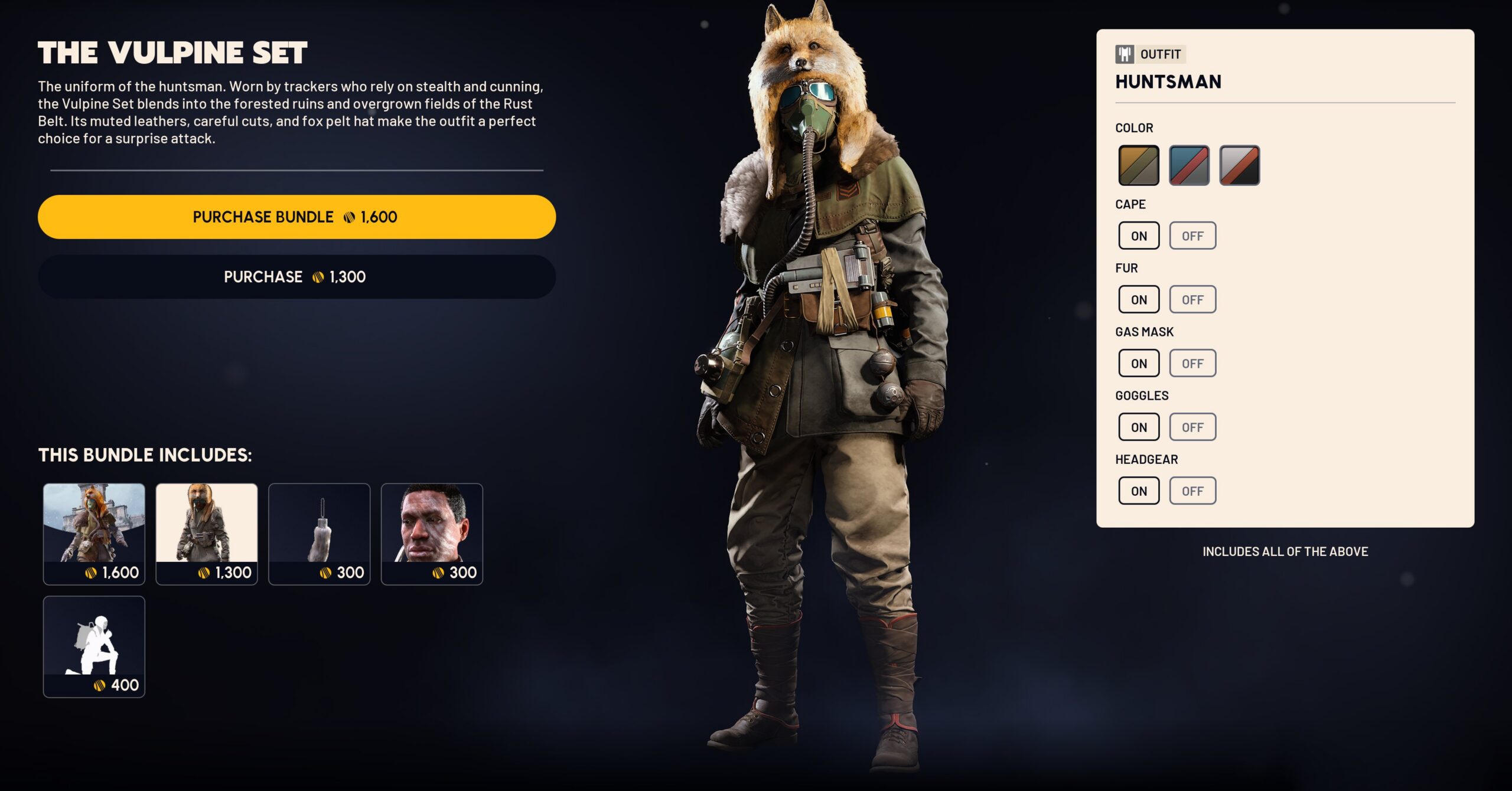Screen dimensions: 1512x791
Task: View the 1,600 full bundle thumbnail
Action: pos(94,534)
